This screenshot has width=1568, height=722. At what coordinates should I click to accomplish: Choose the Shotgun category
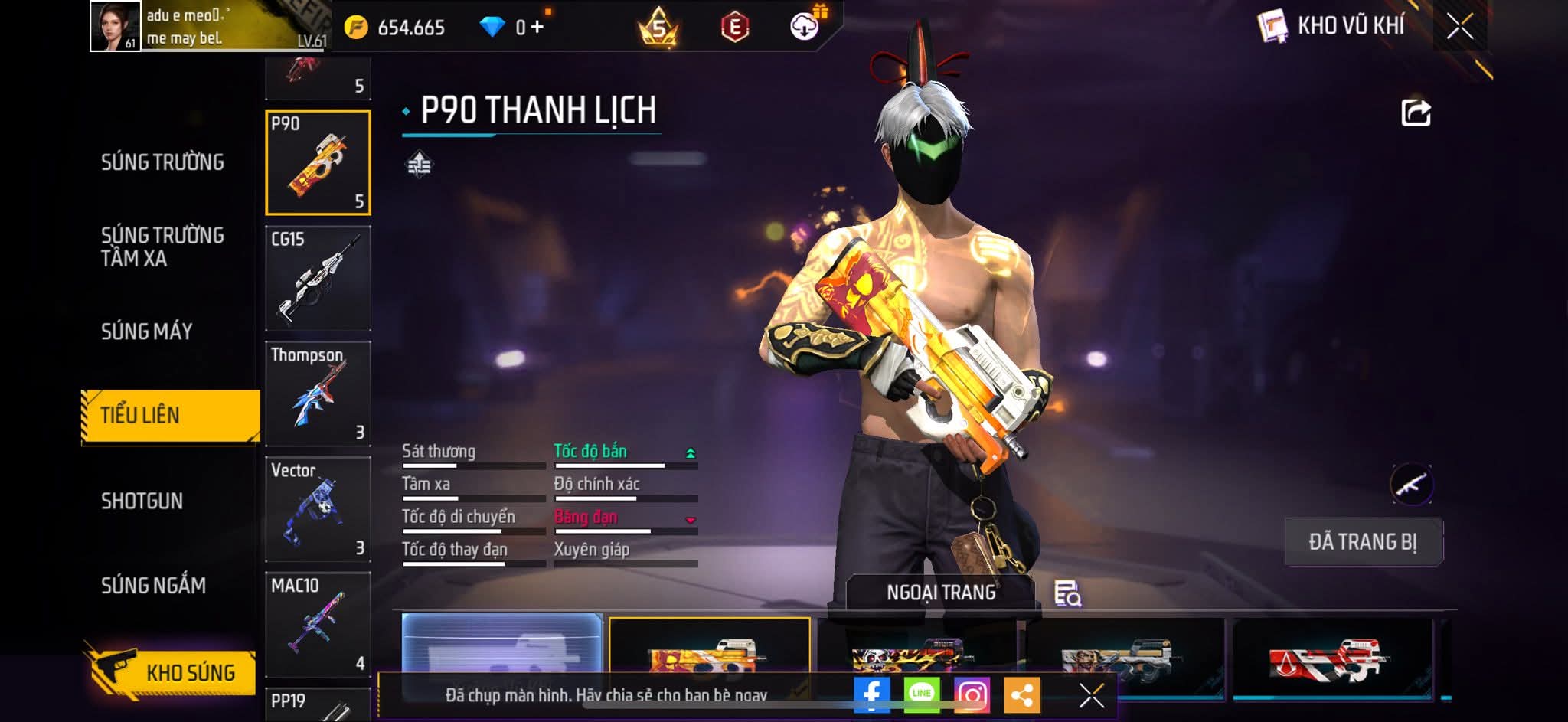[142, 501]
